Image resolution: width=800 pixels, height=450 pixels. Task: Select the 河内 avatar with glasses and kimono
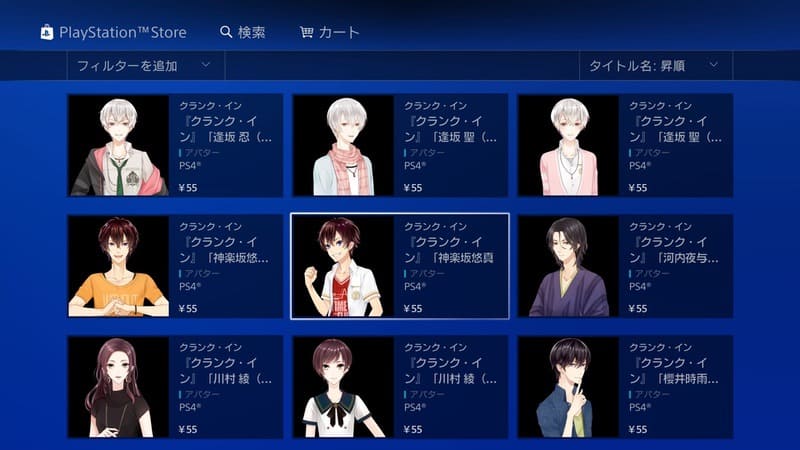click(x=625, y=266)
